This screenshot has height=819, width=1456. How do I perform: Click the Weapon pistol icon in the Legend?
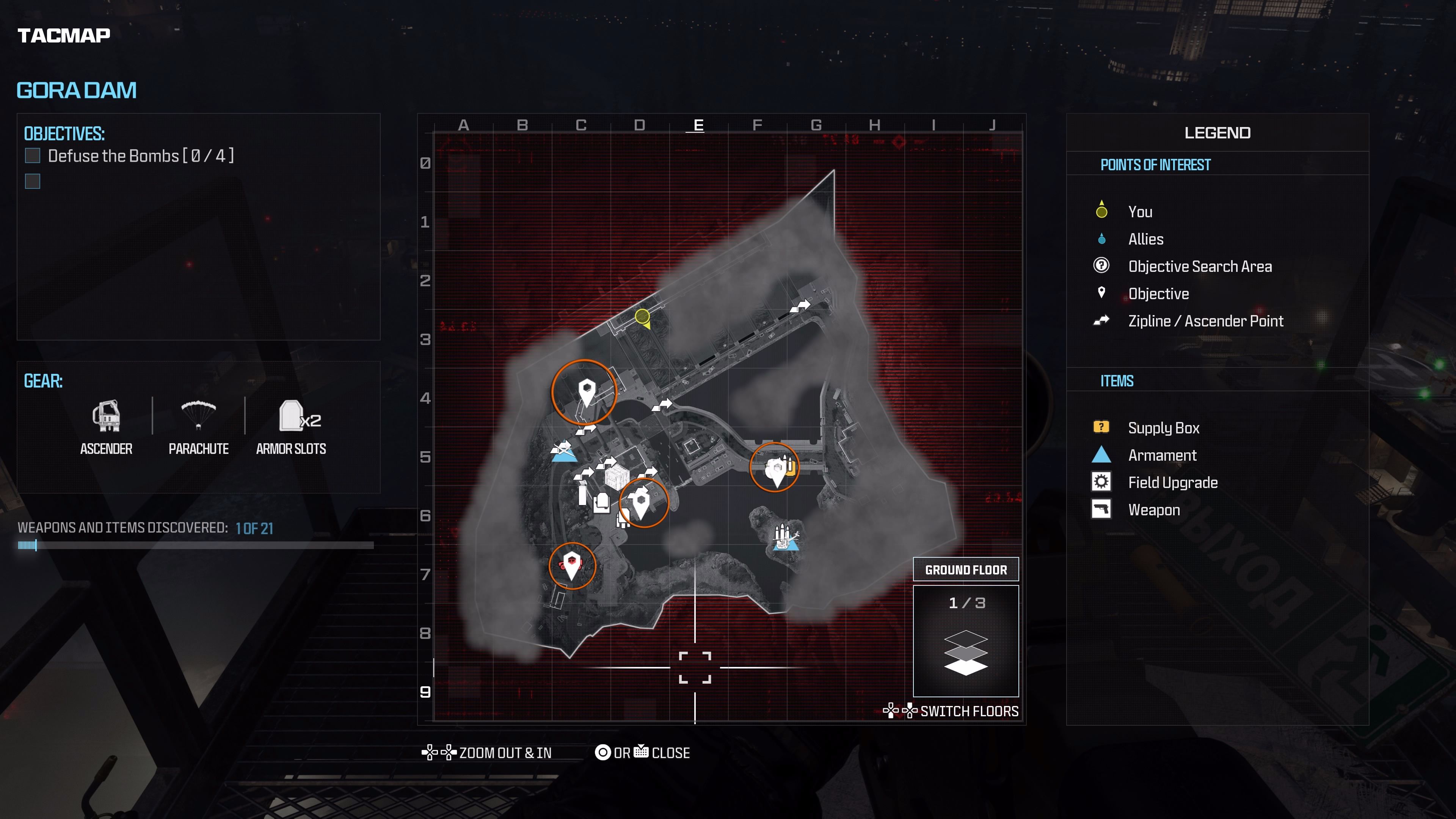(x=1101, y=509)
